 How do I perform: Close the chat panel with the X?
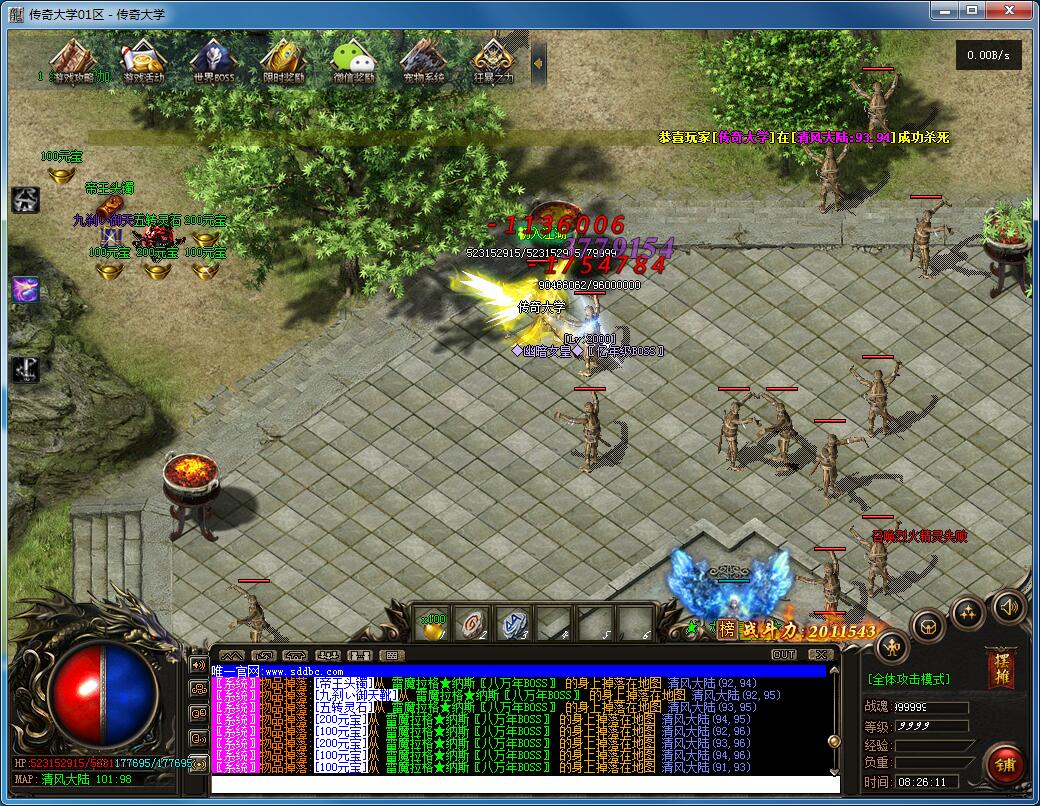[820, 655]
